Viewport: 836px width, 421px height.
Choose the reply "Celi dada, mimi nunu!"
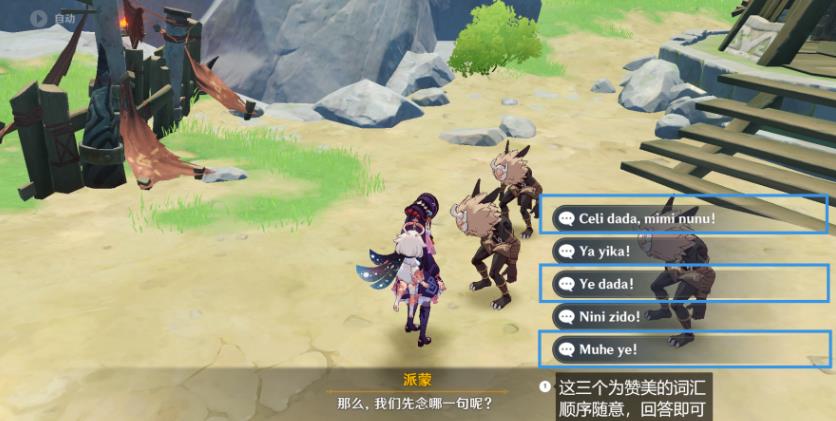[646, 218]
